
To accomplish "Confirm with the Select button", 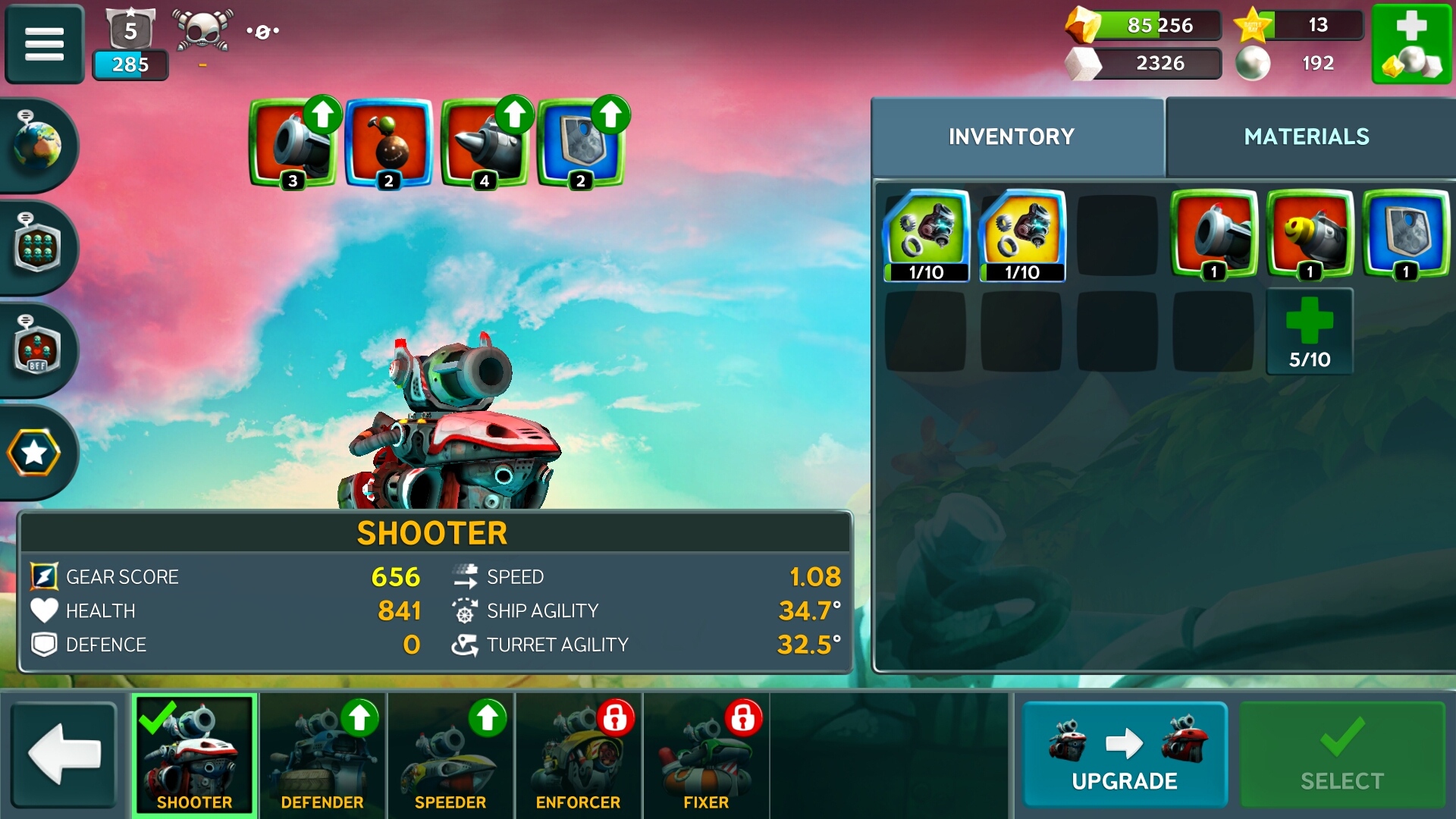I will coord(1341,755).
